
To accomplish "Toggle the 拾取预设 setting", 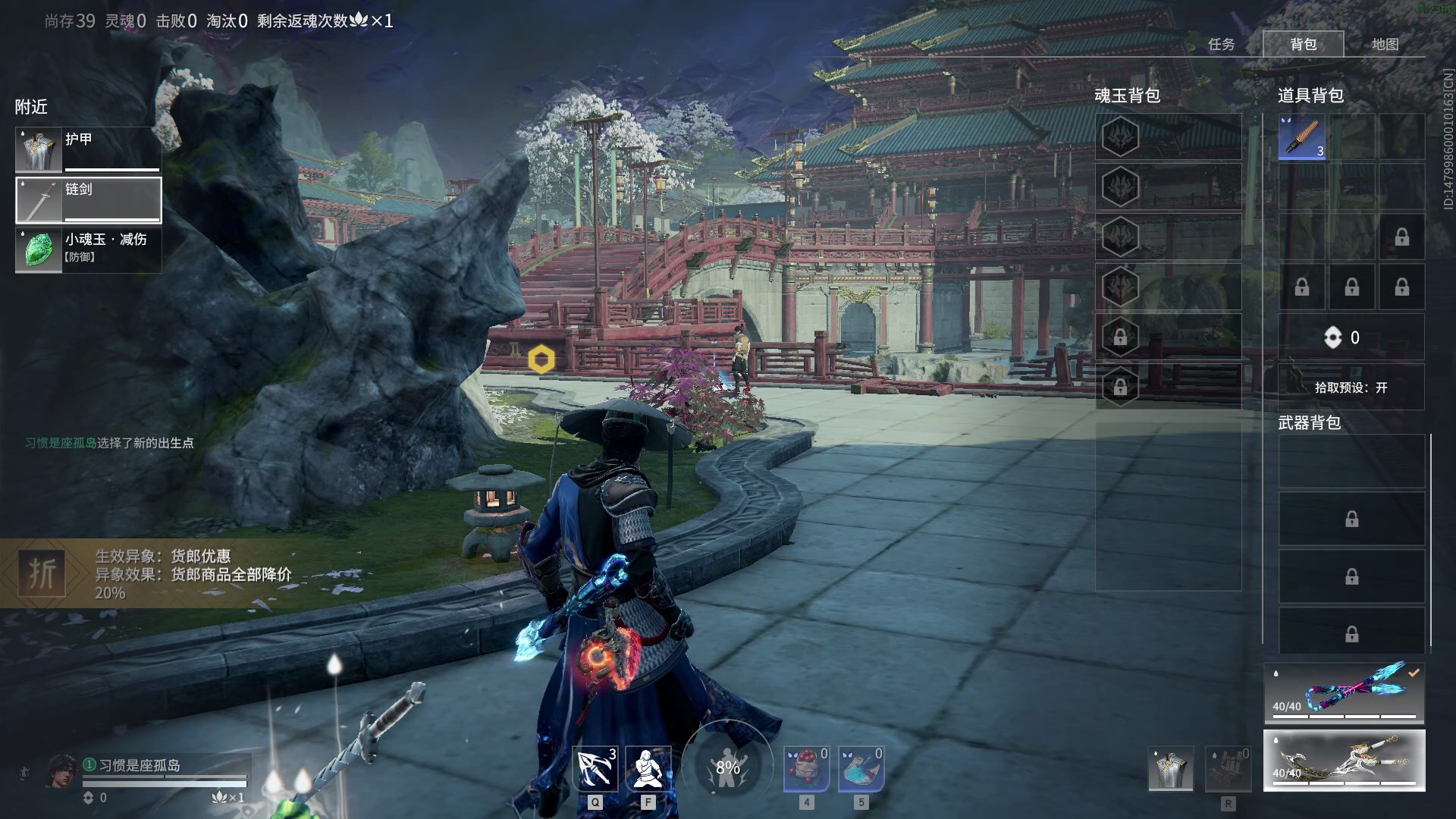I will tap(1351, 388).
